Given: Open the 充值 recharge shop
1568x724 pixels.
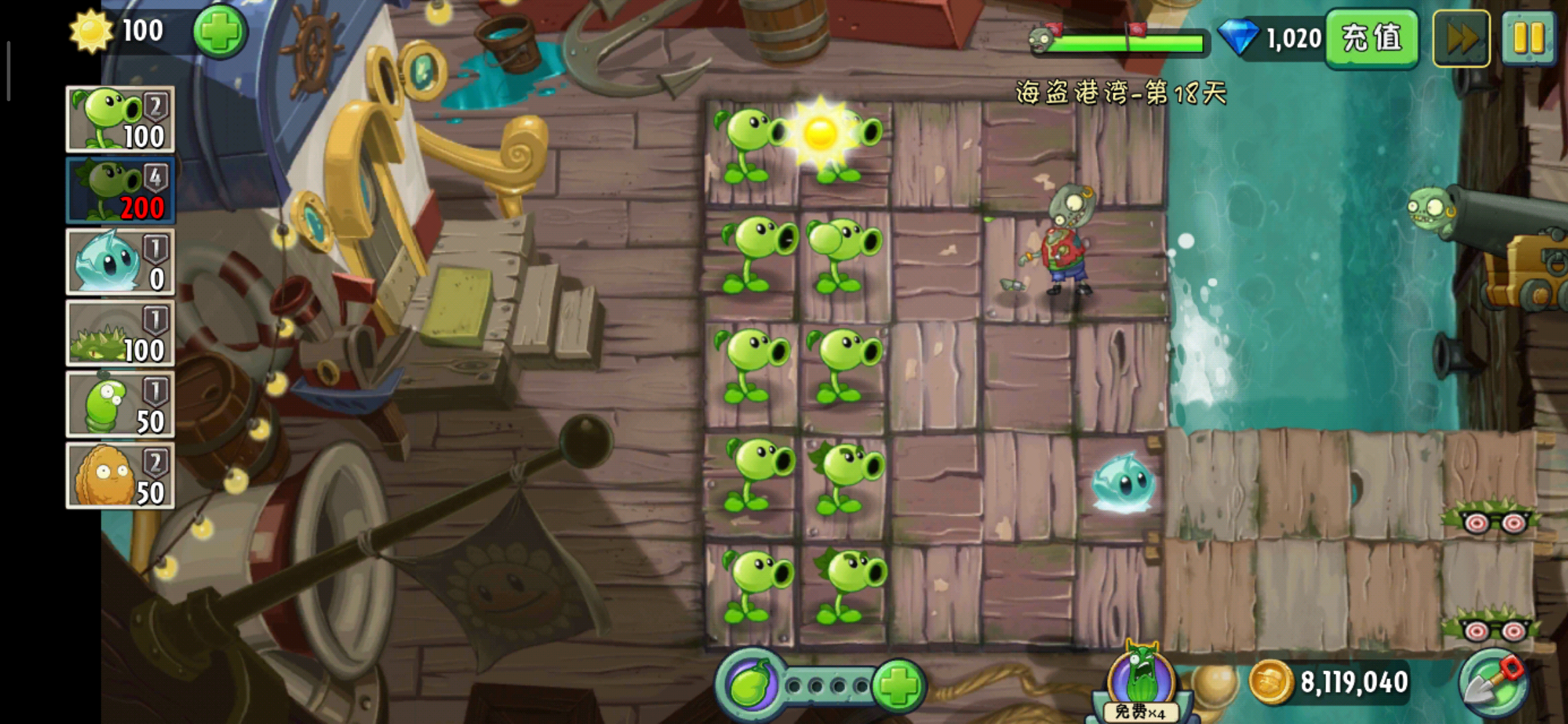Looking at the screenshot, I should coord(1371,38).
